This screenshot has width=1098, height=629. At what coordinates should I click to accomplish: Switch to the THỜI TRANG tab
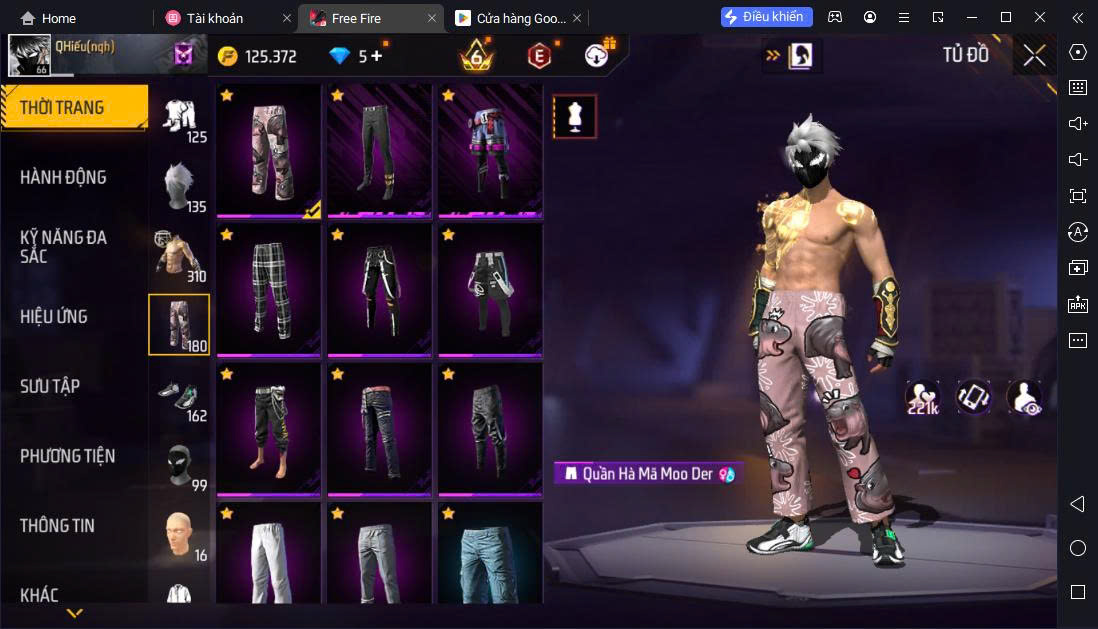click(x=72, y=108)
